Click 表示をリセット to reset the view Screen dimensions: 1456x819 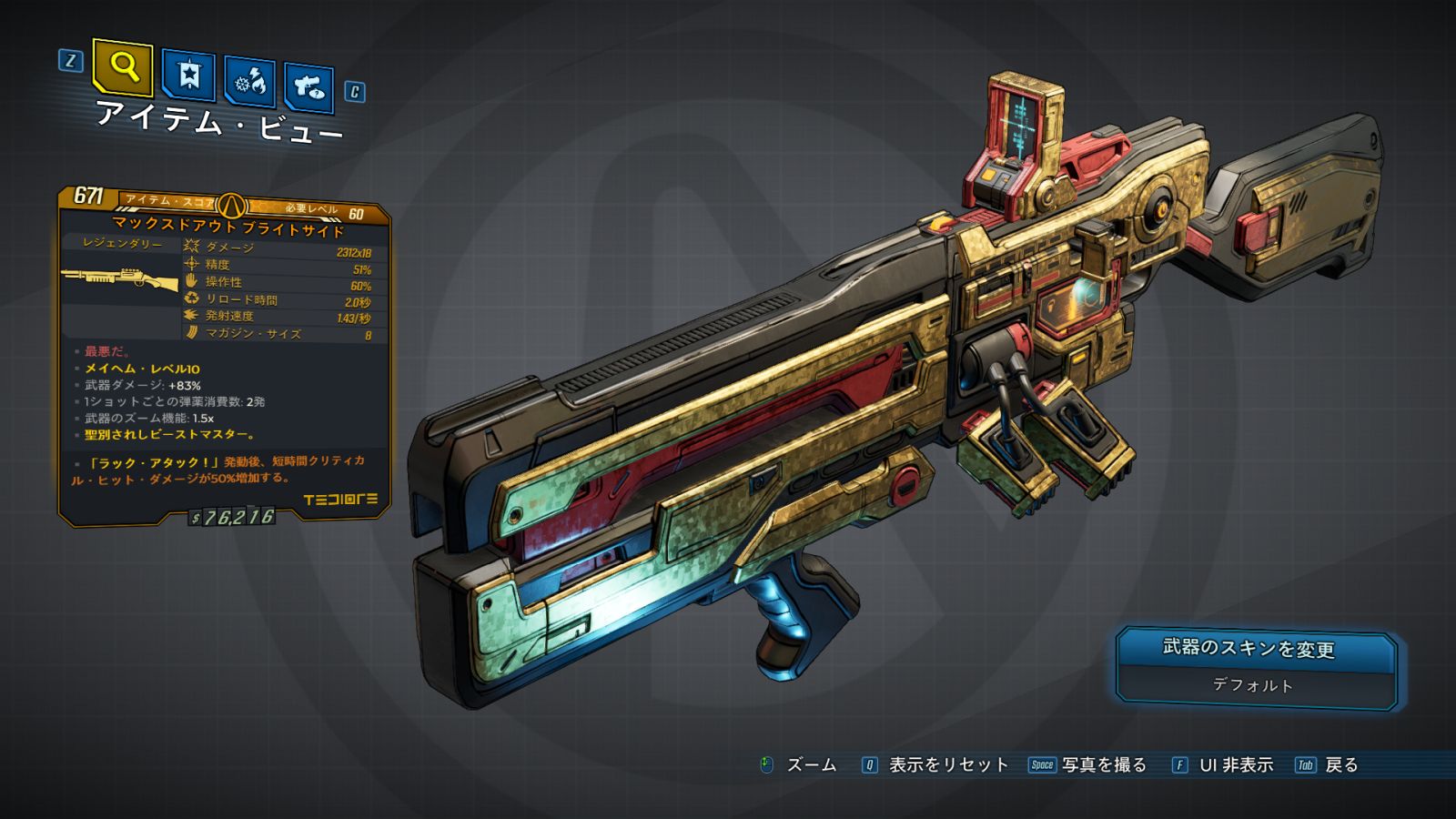click(947, 765)
